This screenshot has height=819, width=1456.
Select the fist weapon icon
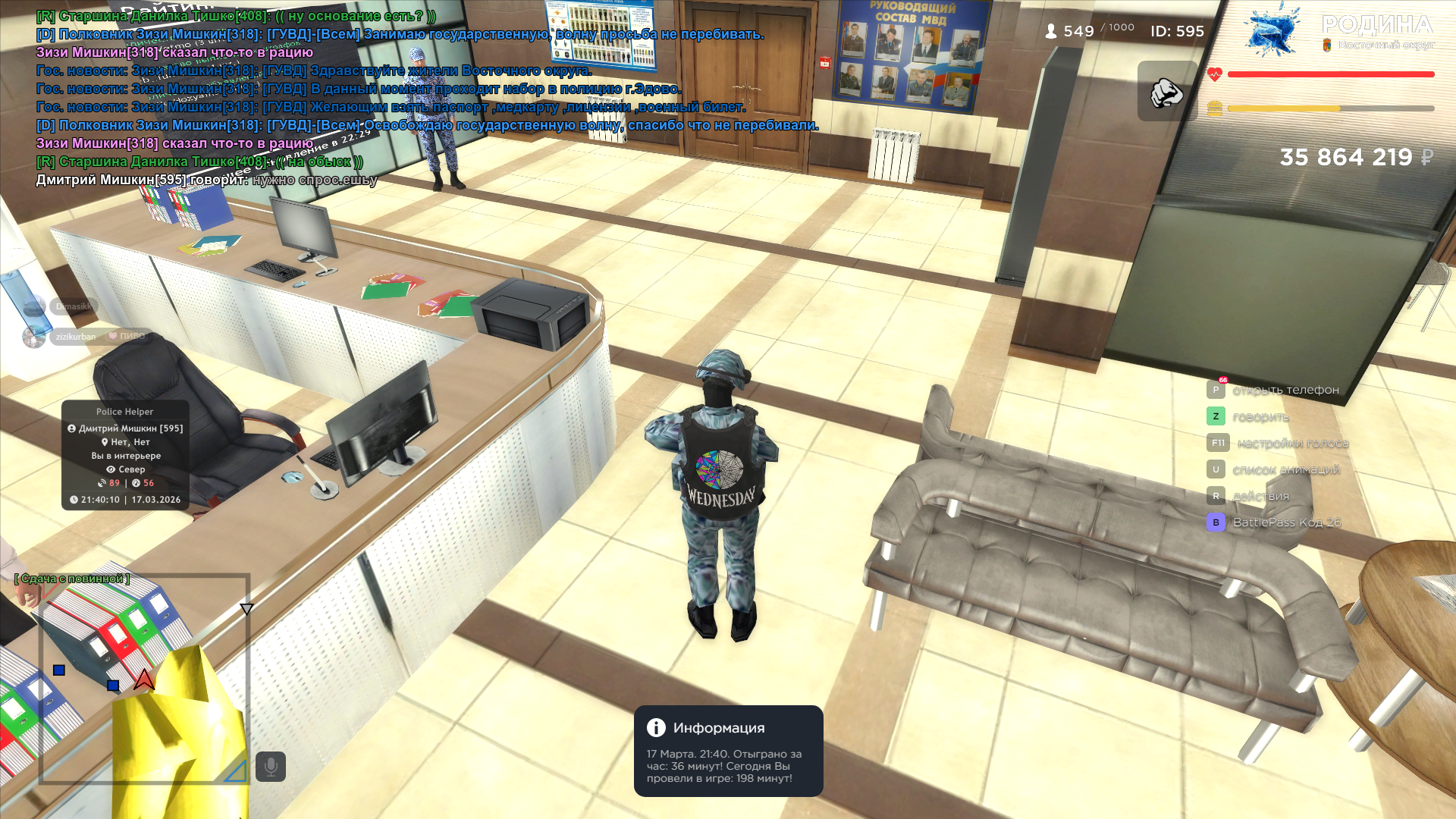point(1166,92)
